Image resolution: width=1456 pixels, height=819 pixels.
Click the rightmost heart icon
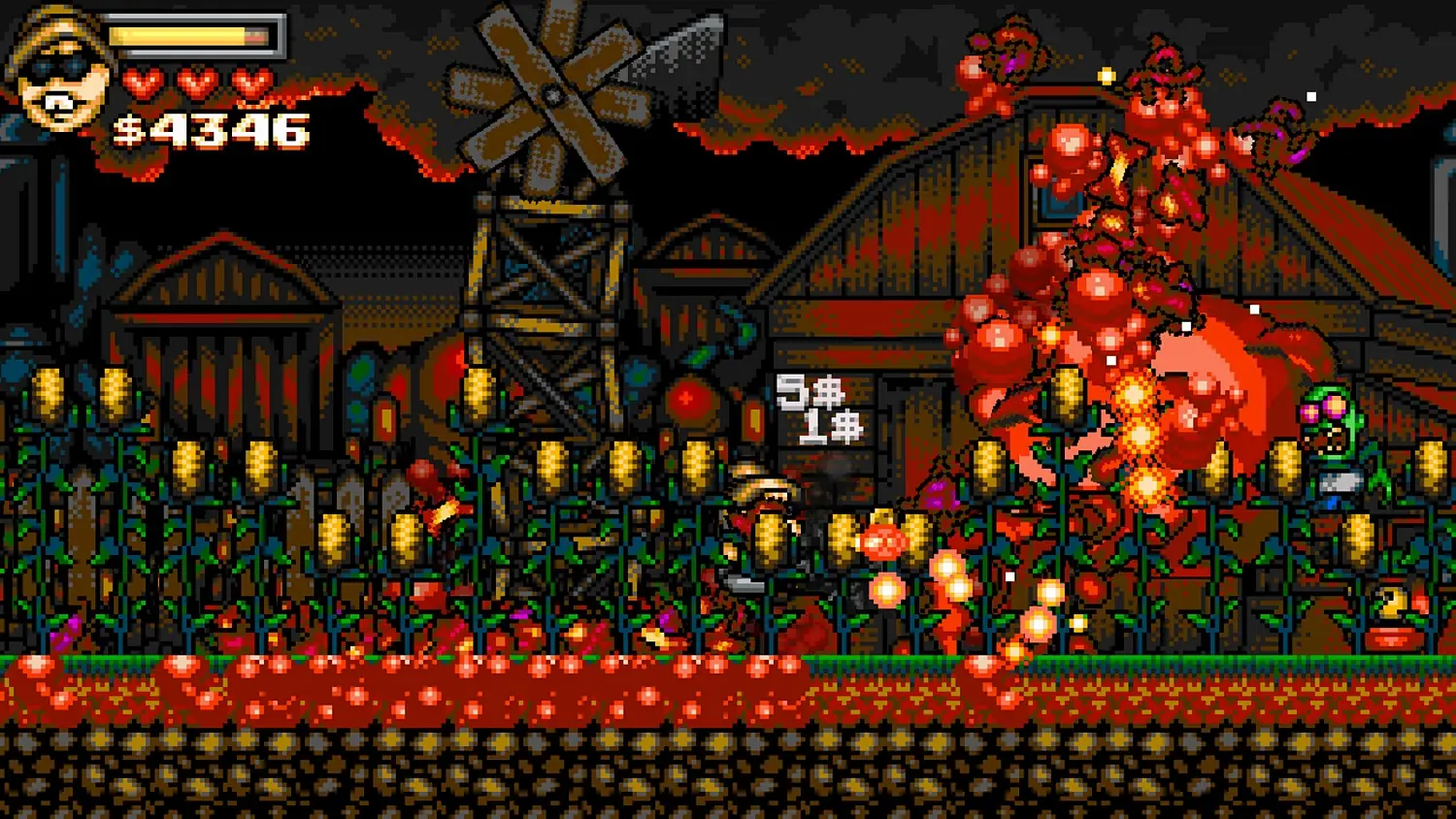[x=250, y=82]
